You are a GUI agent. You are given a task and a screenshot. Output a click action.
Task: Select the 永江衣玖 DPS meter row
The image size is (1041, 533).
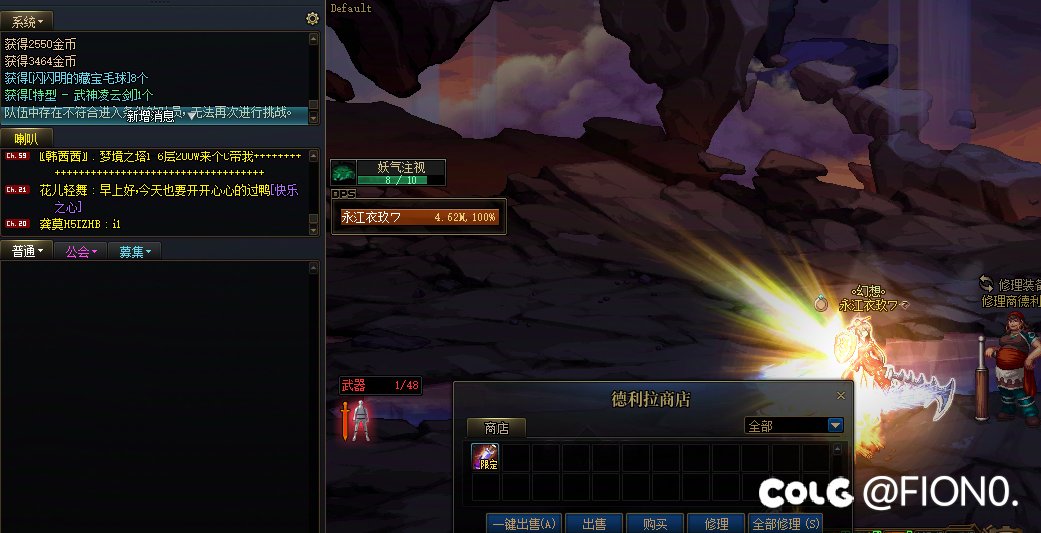coord(418,216)
